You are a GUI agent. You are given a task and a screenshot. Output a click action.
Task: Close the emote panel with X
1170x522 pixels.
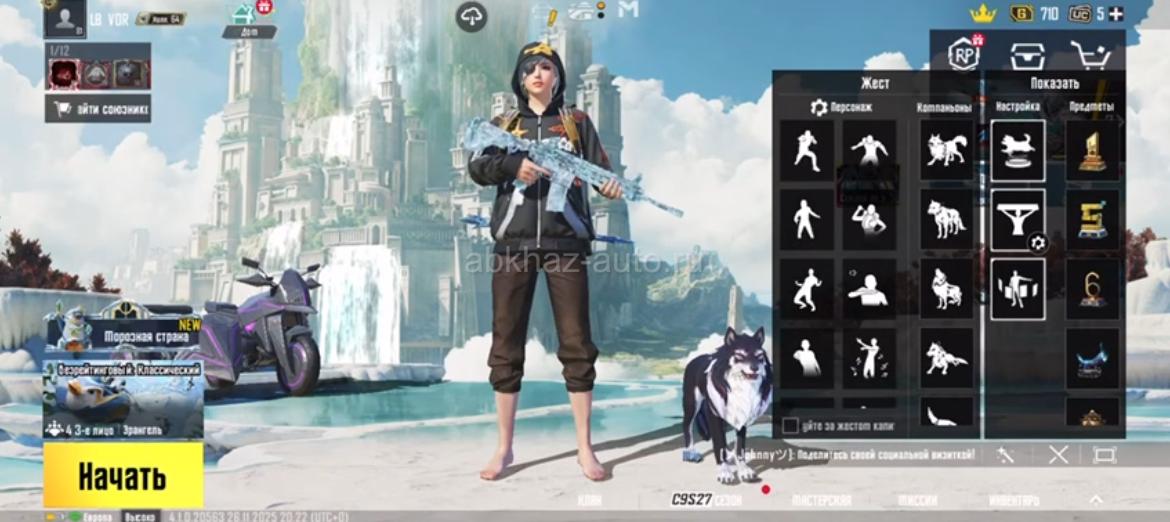(x=1058, y=455)
